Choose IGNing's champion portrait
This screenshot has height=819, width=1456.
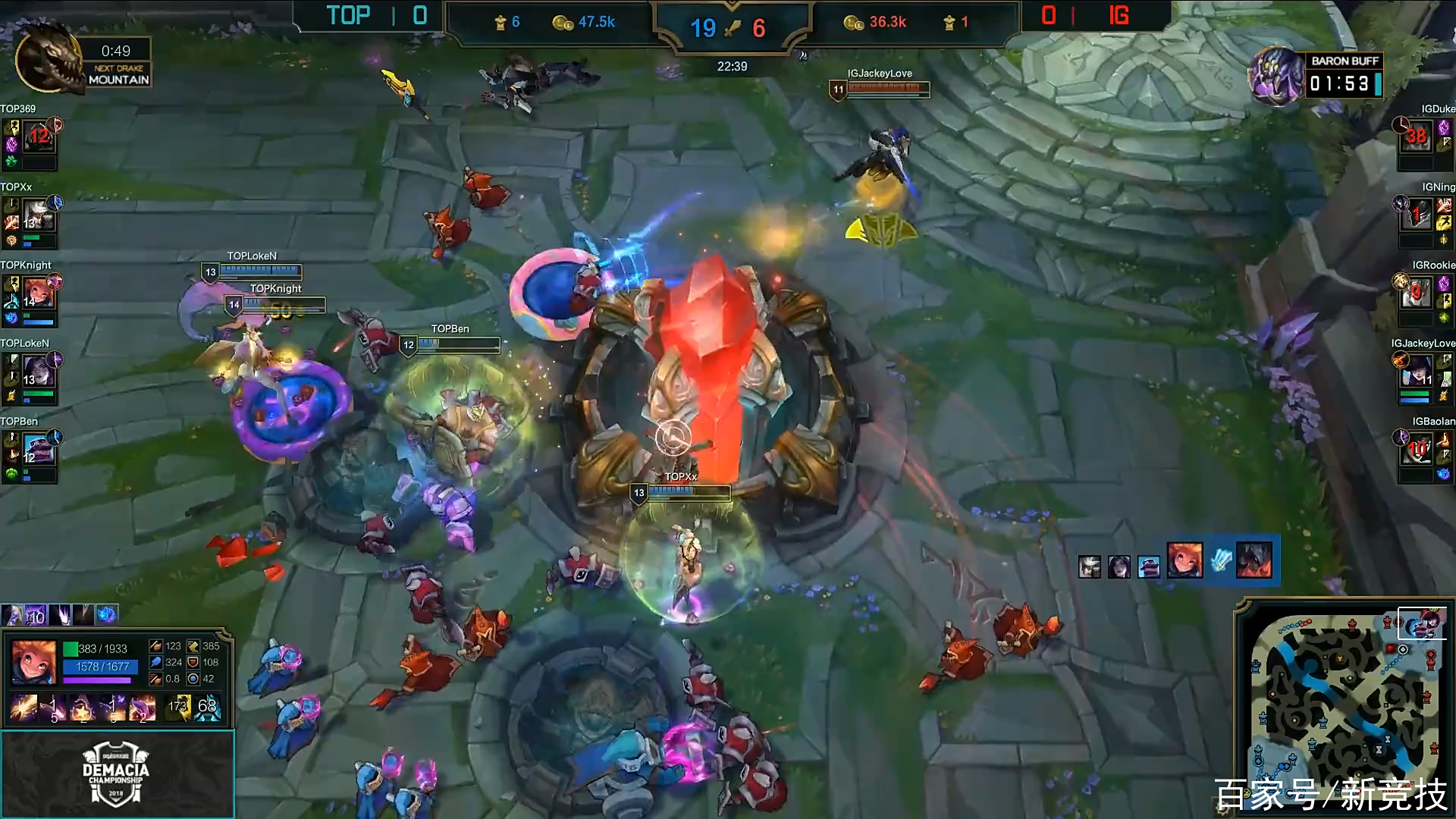pos(1415,215)
